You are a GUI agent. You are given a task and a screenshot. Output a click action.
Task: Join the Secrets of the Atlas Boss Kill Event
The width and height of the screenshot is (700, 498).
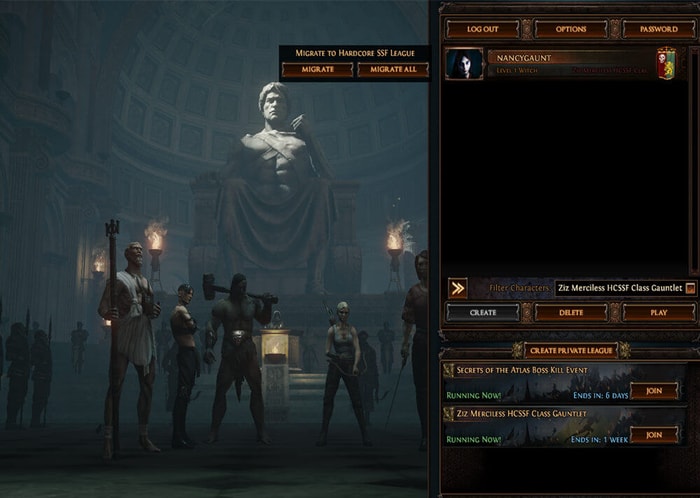654,391
